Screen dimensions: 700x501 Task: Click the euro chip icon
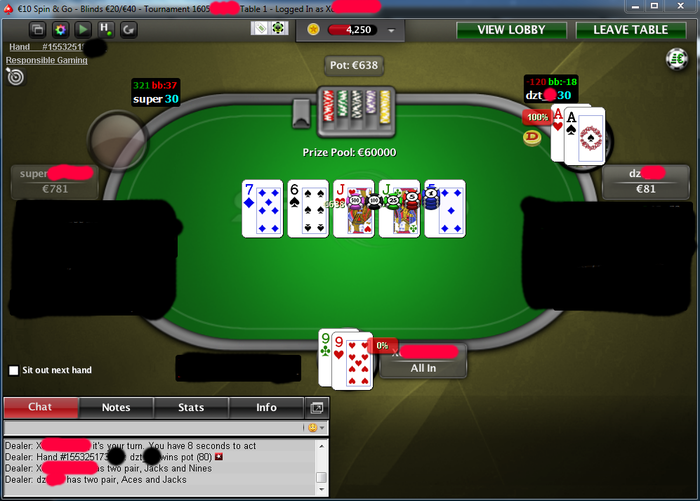point(675,60)
